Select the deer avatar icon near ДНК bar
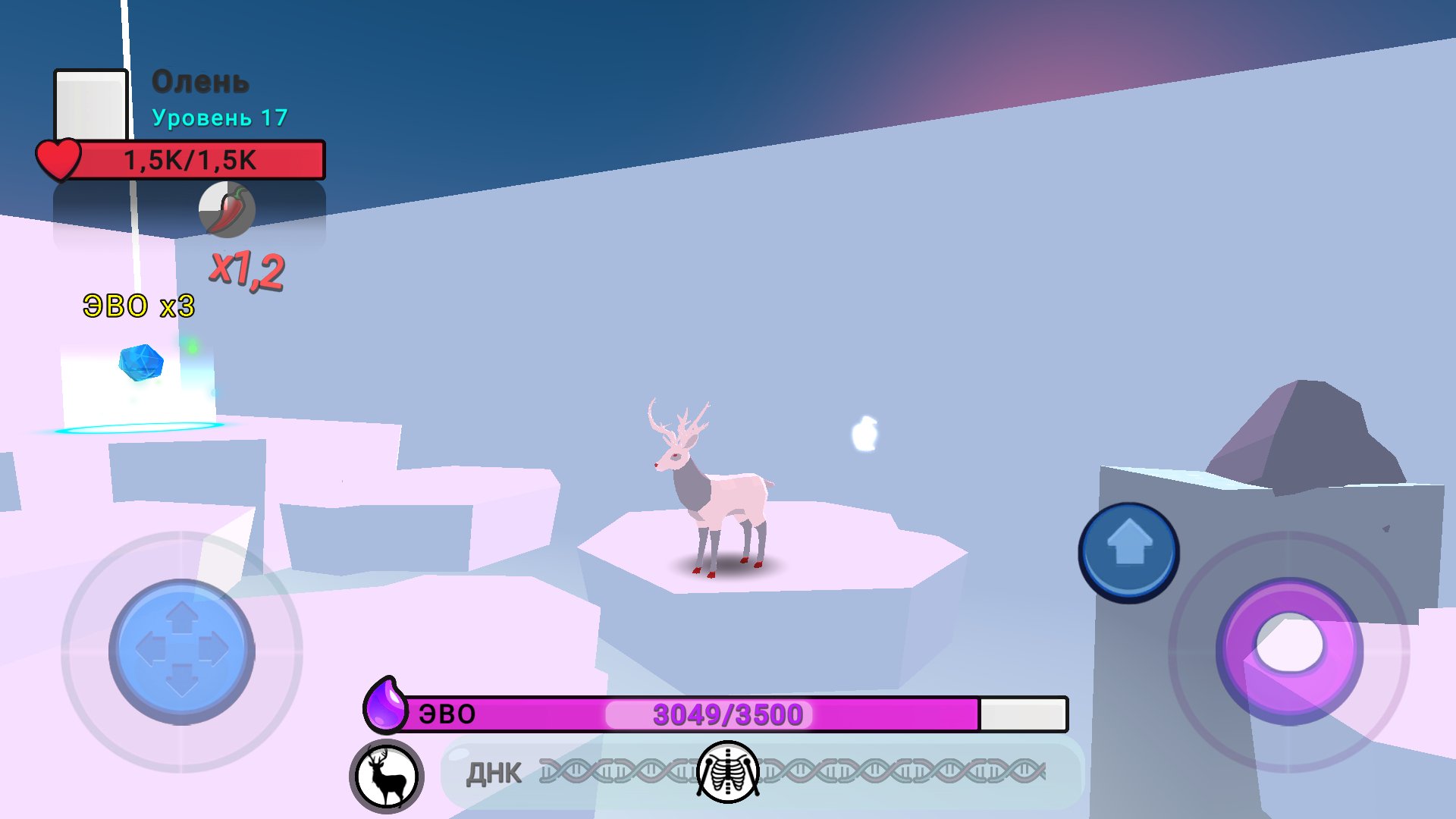Image resolution: width=1456 pixels, height=819 pixels. [387, 775]
